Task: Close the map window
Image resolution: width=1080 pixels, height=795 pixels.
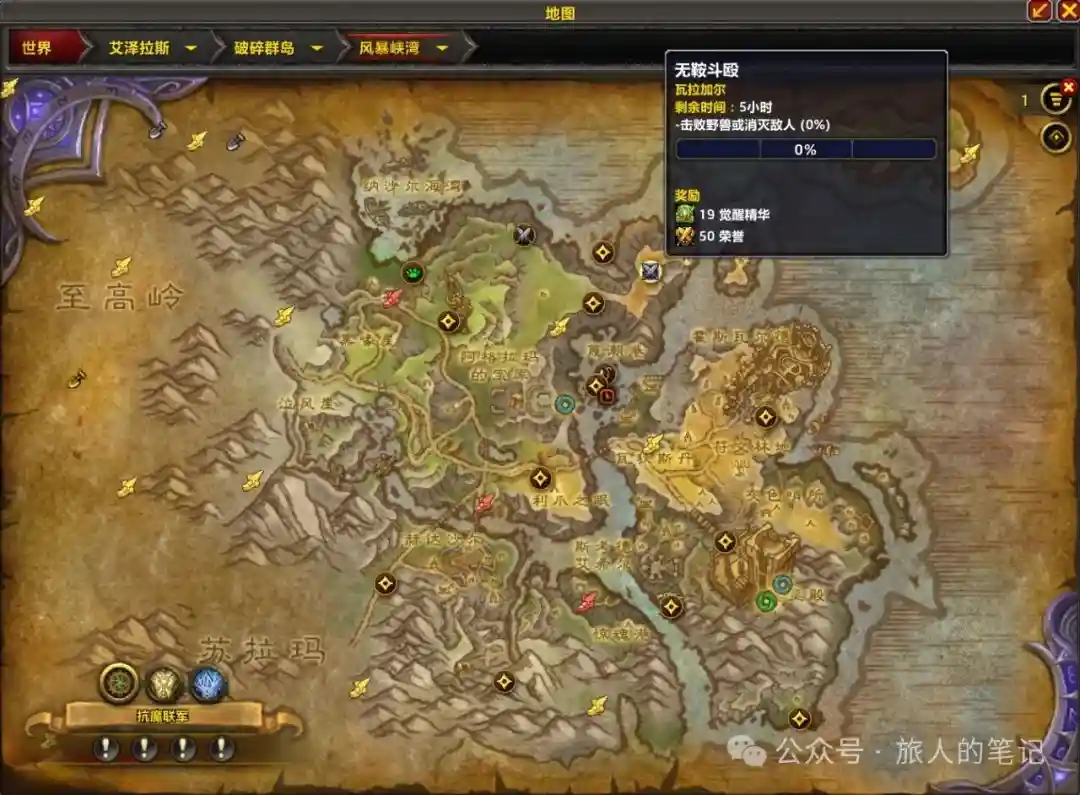Action: point(1067,11)
